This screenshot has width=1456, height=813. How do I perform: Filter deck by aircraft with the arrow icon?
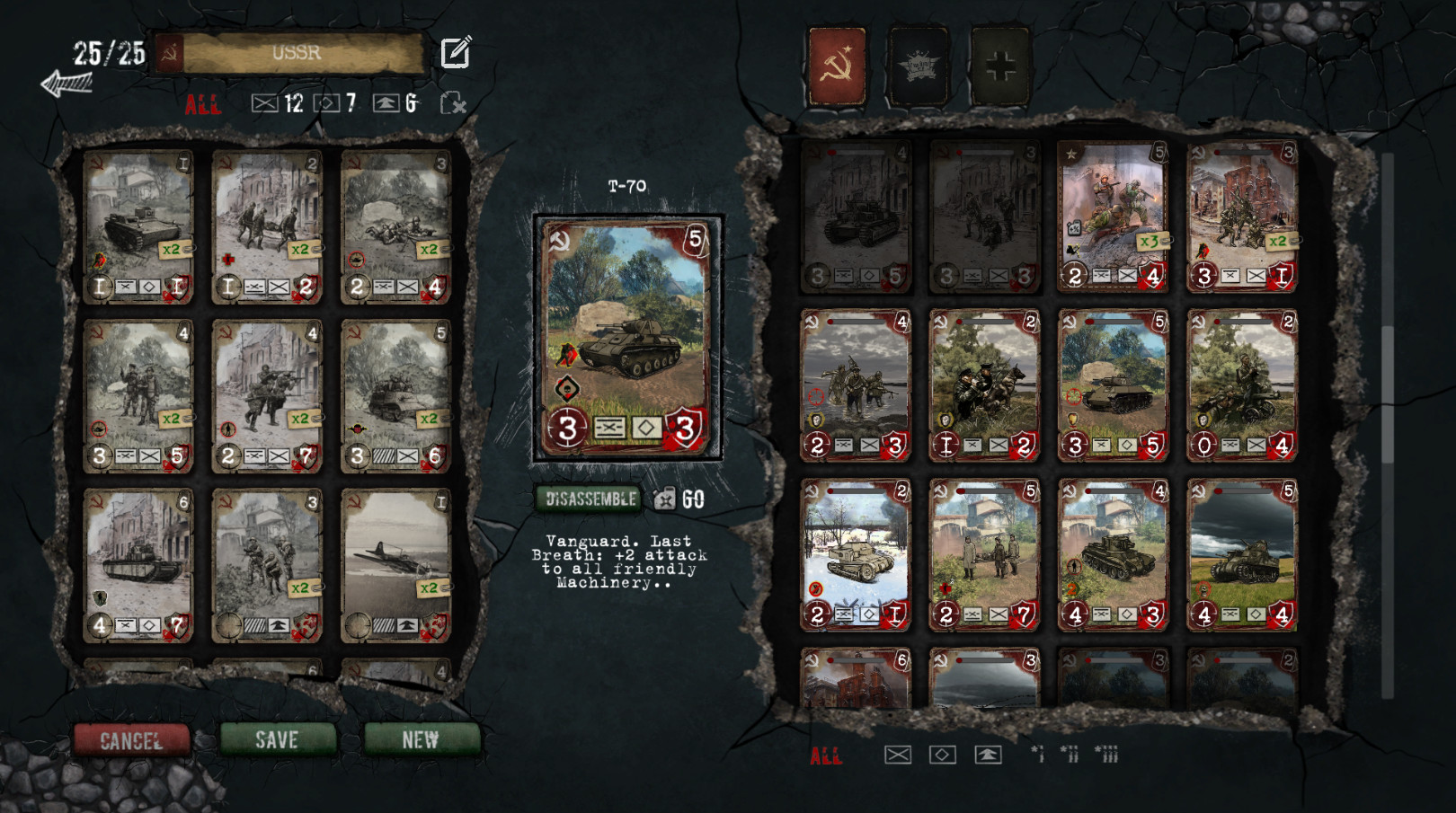(386, 103)
